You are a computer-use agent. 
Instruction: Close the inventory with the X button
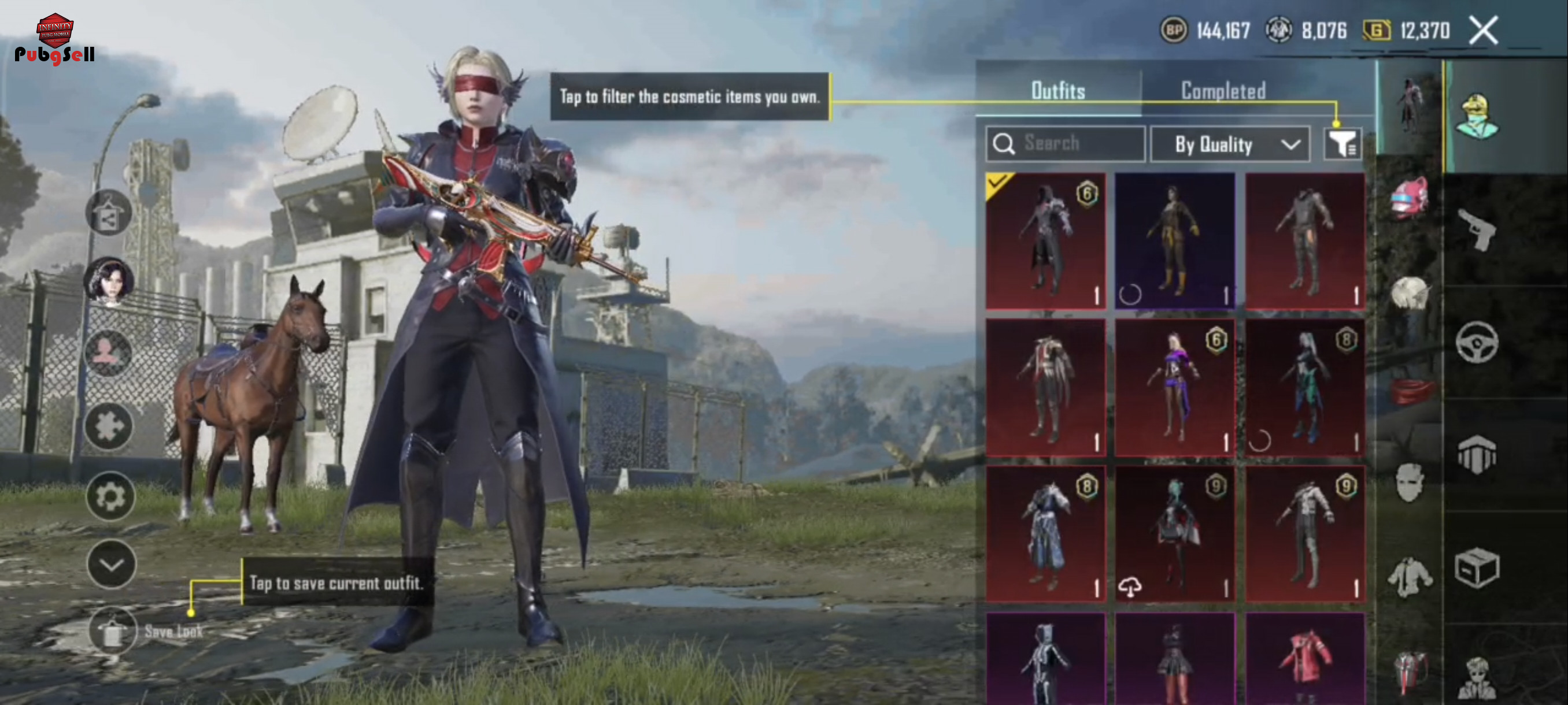(x=1484, y=31)
